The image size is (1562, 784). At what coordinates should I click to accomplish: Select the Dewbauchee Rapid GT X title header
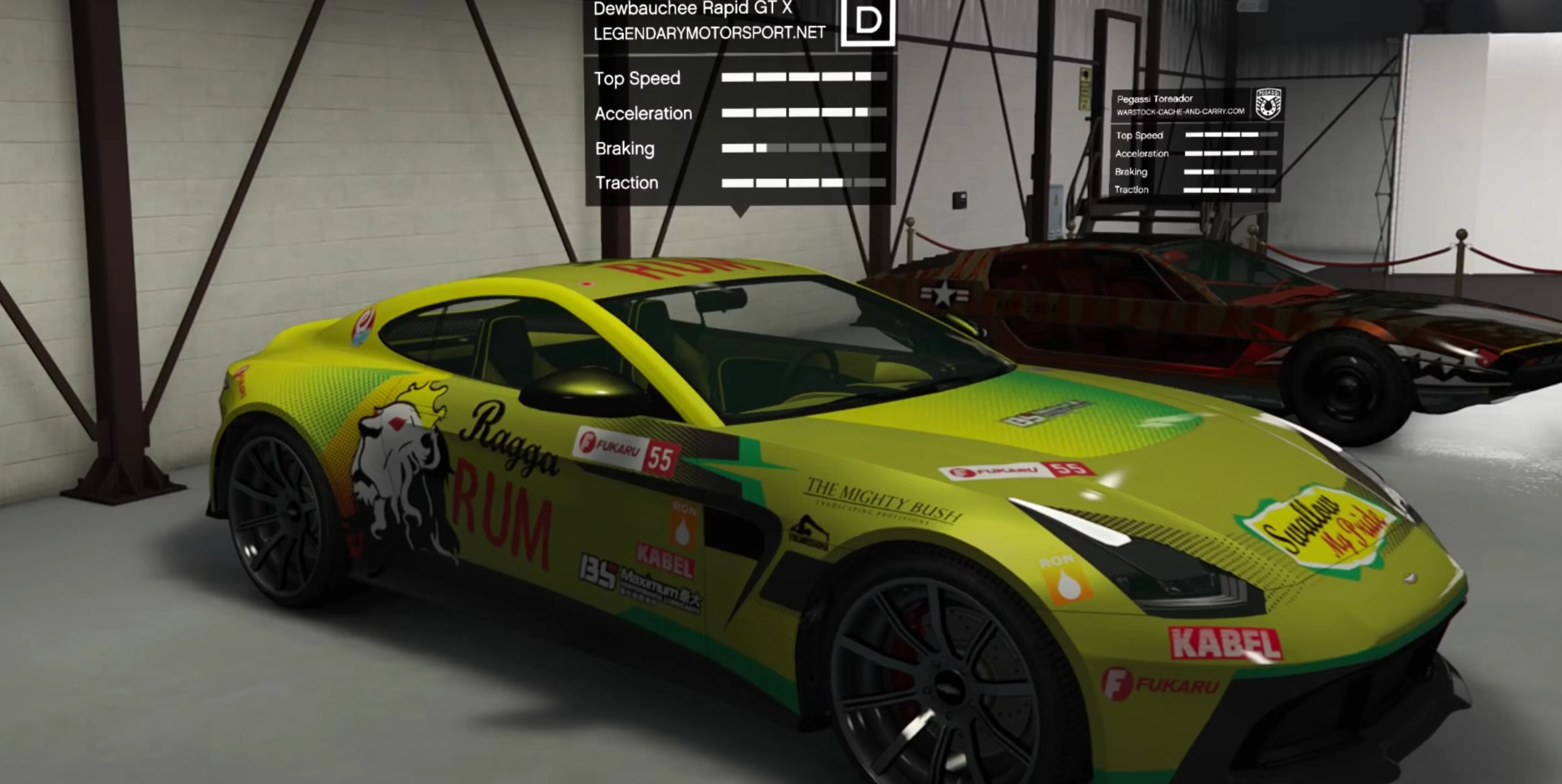pos(692,9)
